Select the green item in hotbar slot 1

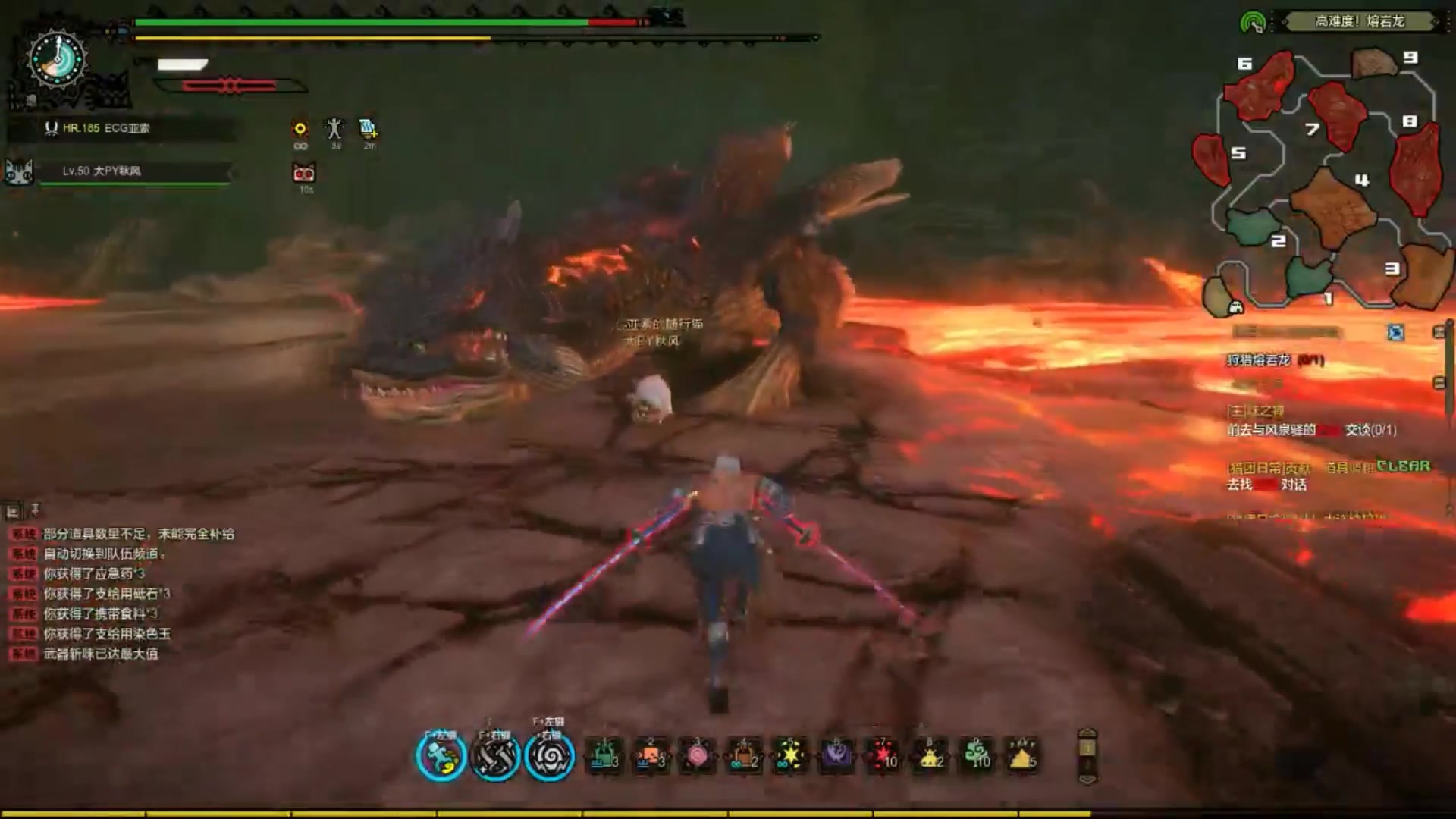click(x=604, y=756)
